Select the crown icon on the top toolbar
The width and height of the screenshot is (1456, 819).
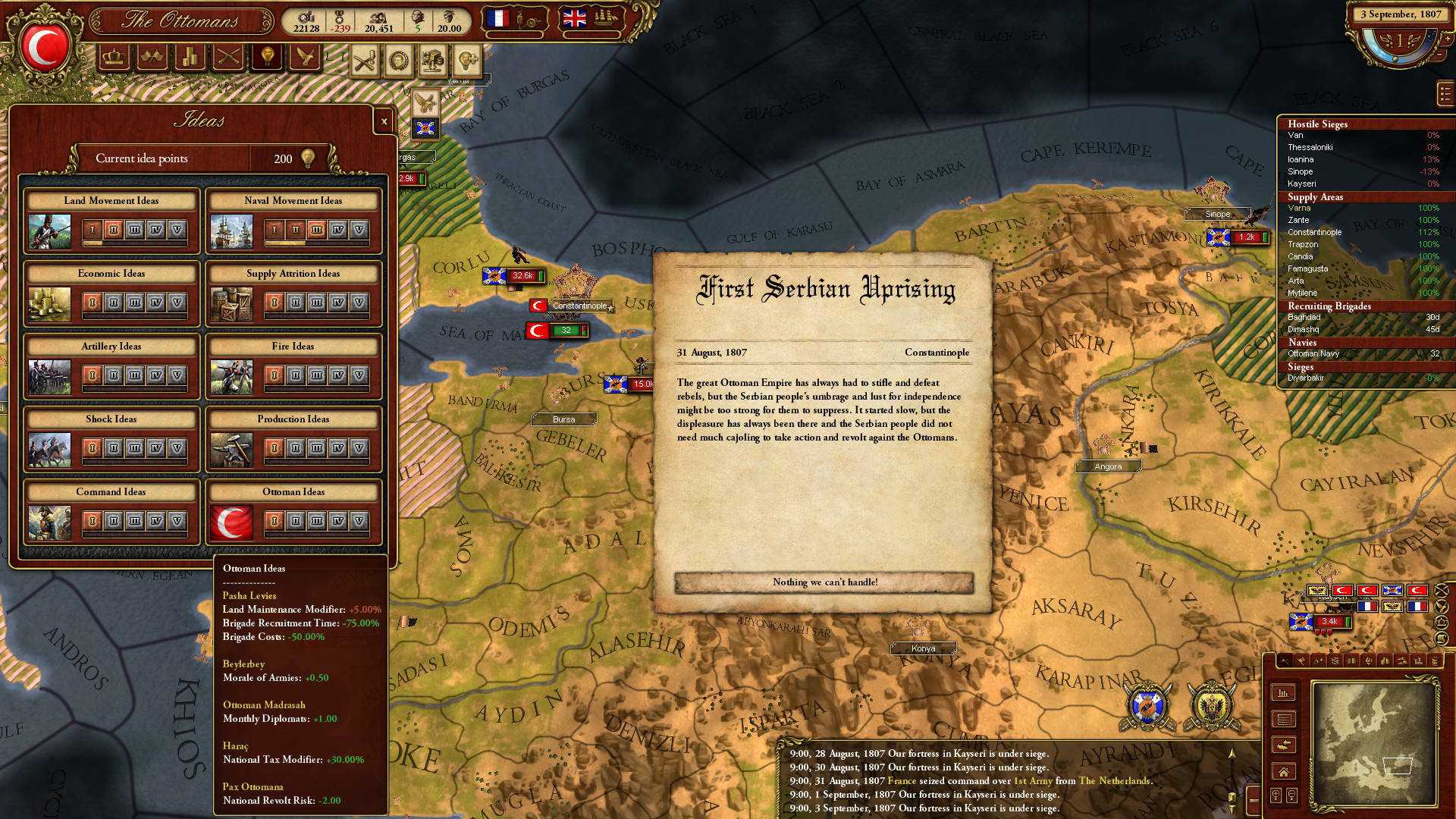click(114, 57)
